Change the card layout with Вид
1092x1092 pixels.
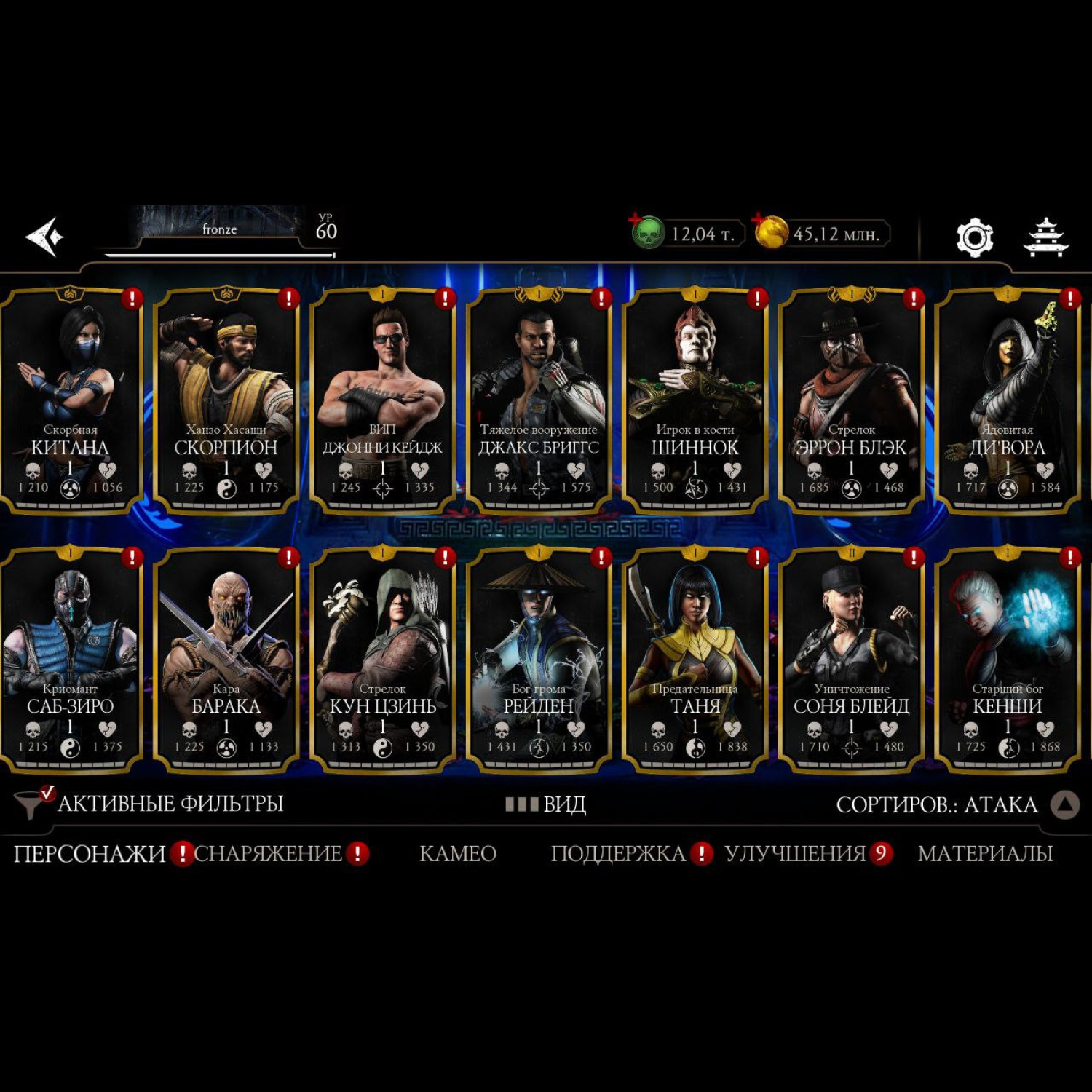coord(546,804)
